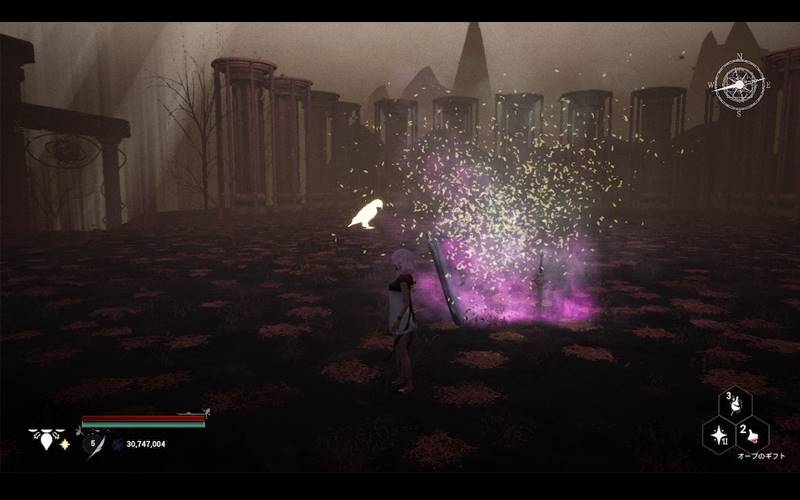Click the compass in the corner
This screenshot has height=500, width=800.
739,84
